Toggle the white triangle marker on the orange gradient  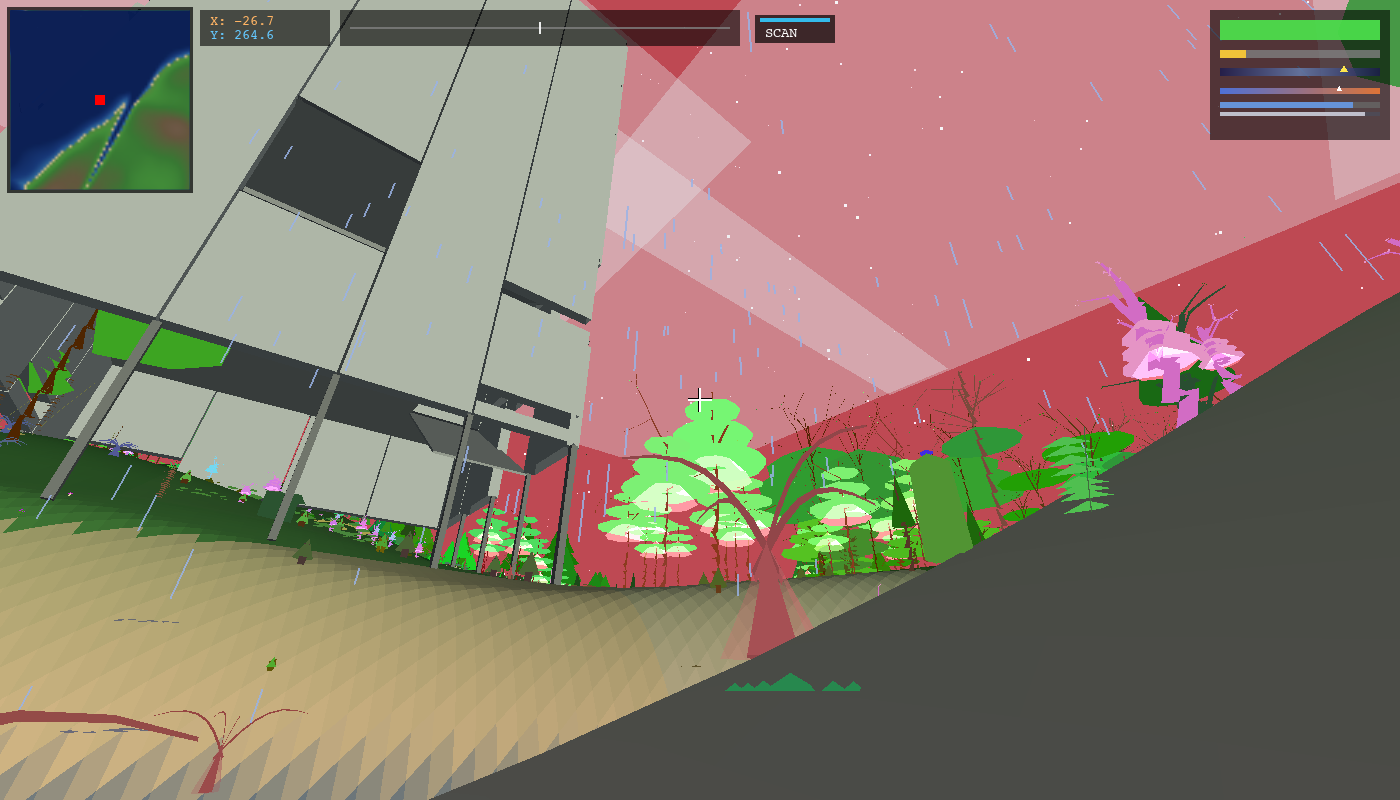click(1338, 88)
